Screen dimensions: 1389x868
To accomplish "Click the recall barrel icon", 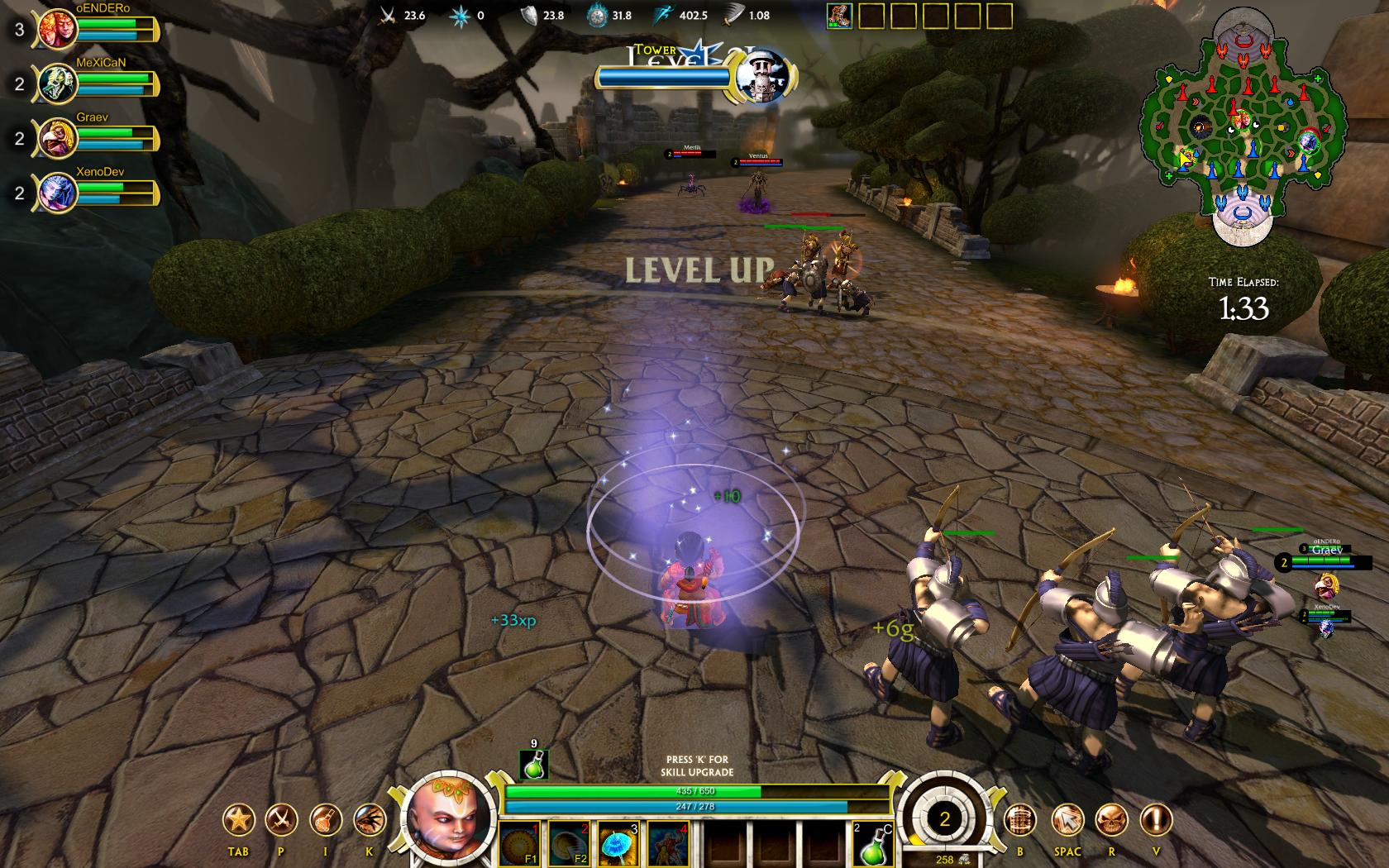I will pyautogui.click(x=1020, y=820).
